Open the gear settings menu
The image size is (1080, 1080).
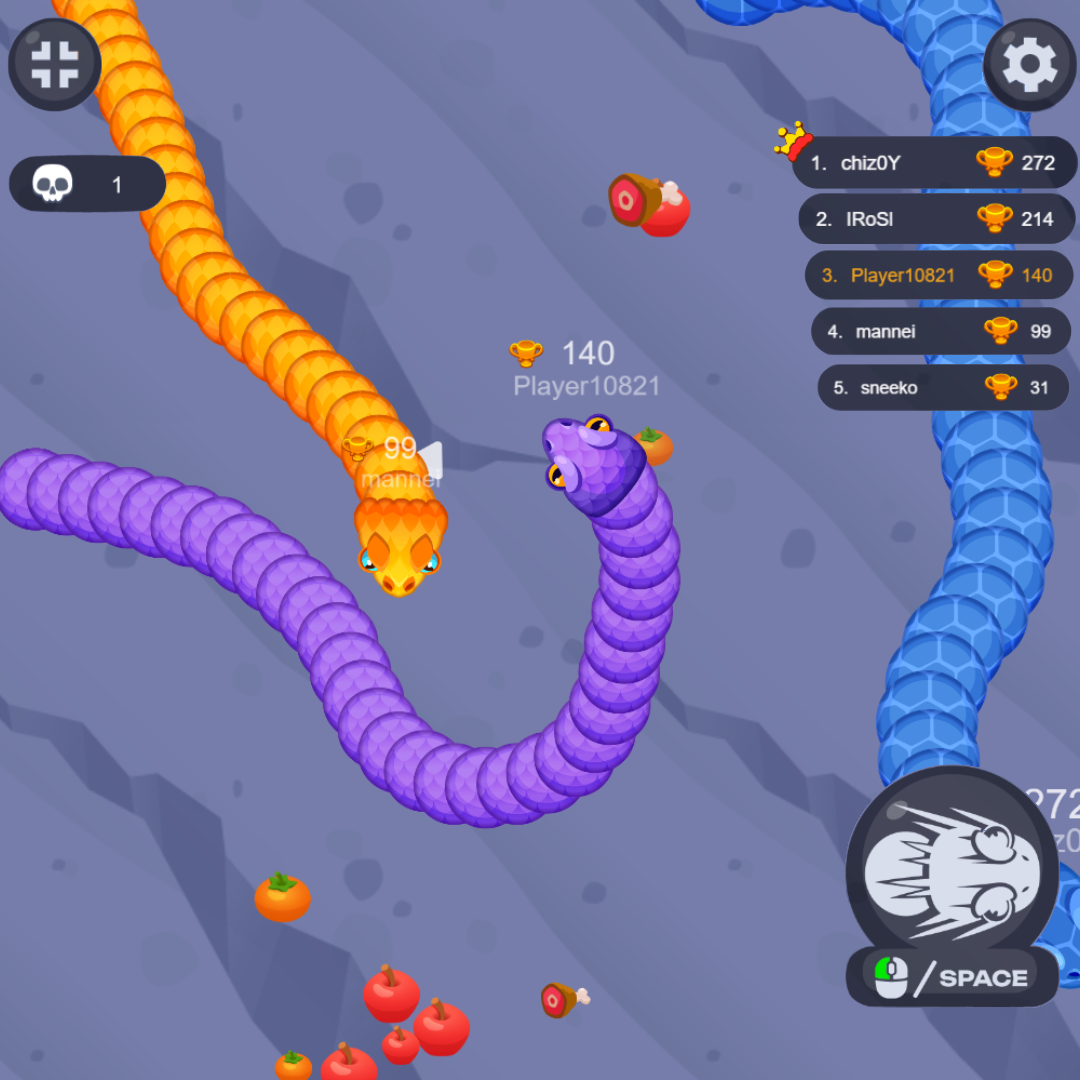point(1029,64)
